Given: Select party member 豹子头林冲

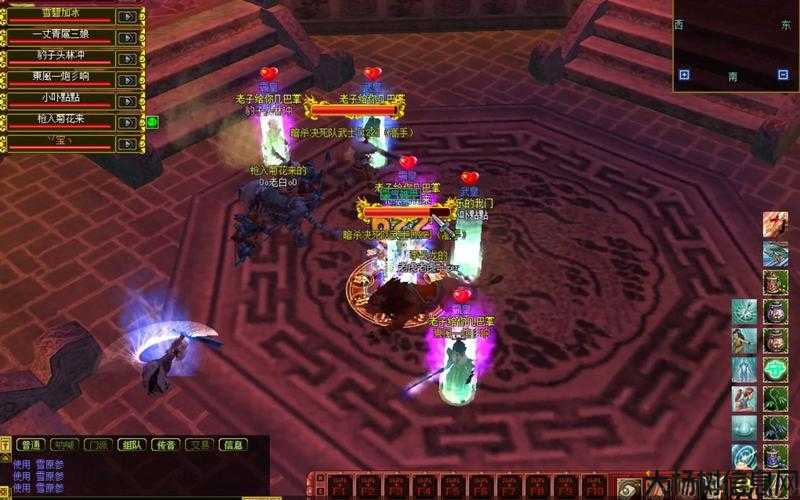Looking at the screenshot, I should click(x=62, y=58).
